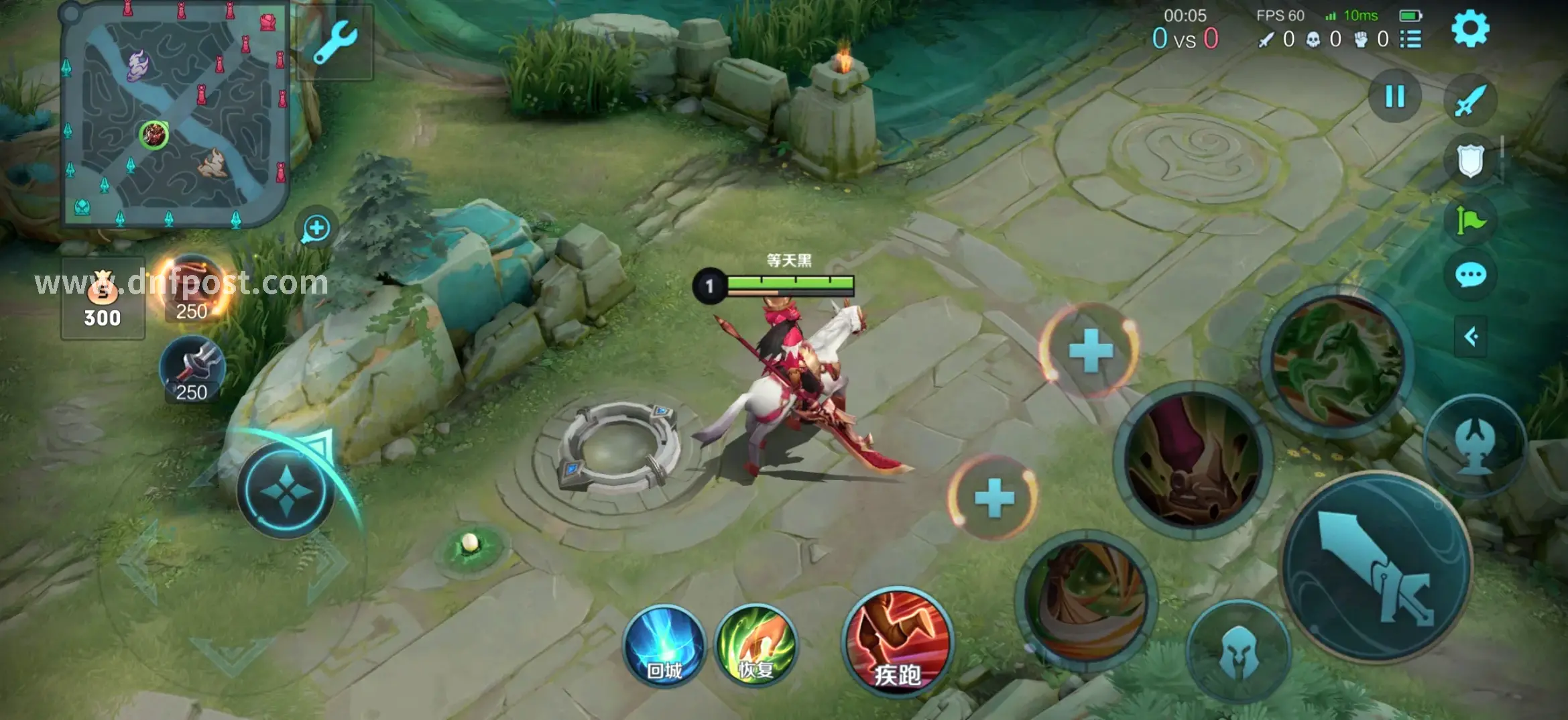Tap the tower attack button
This screenshot has width=1568, height=720.
1474,444
